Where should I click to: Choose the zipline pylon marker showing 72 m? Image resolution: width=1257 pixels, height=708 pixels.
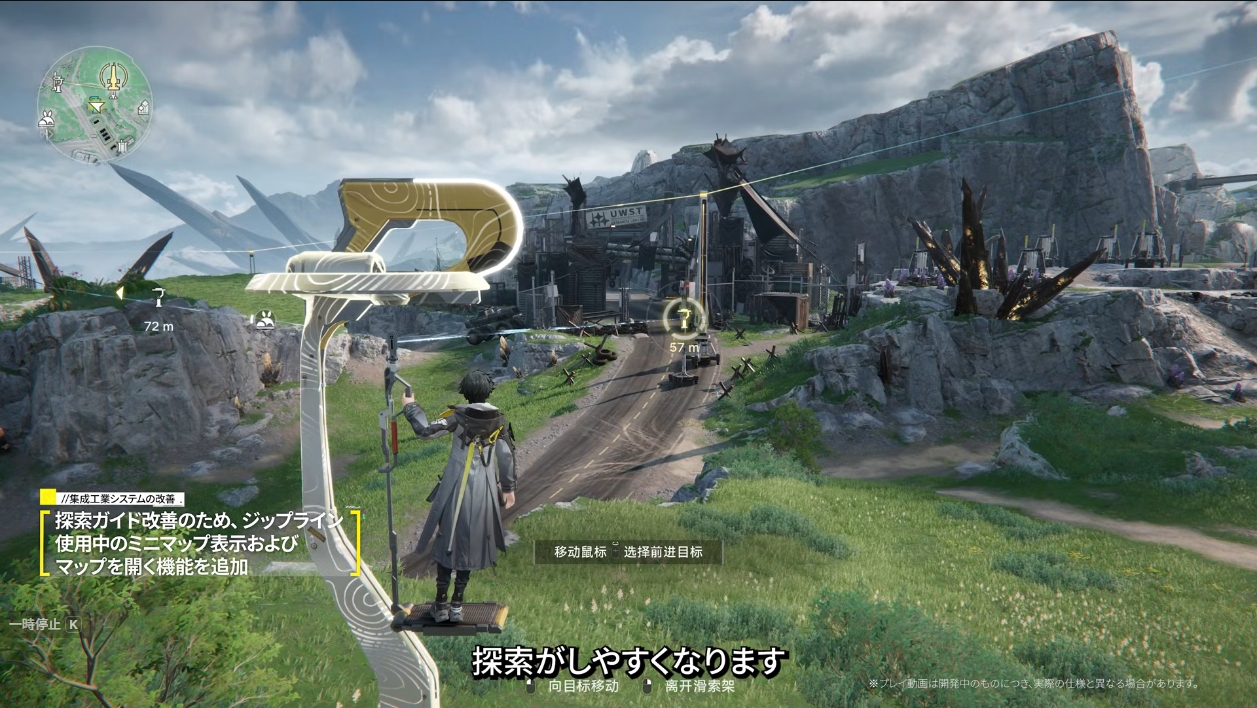pos(158,297)
